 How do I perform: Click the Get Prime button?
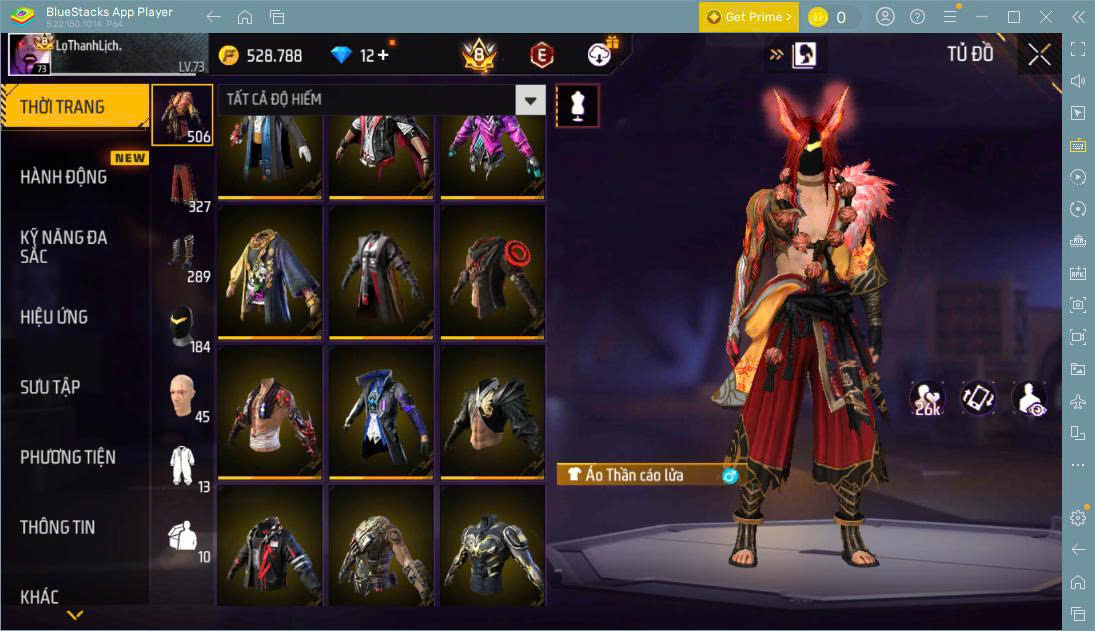tap(749, 17)
